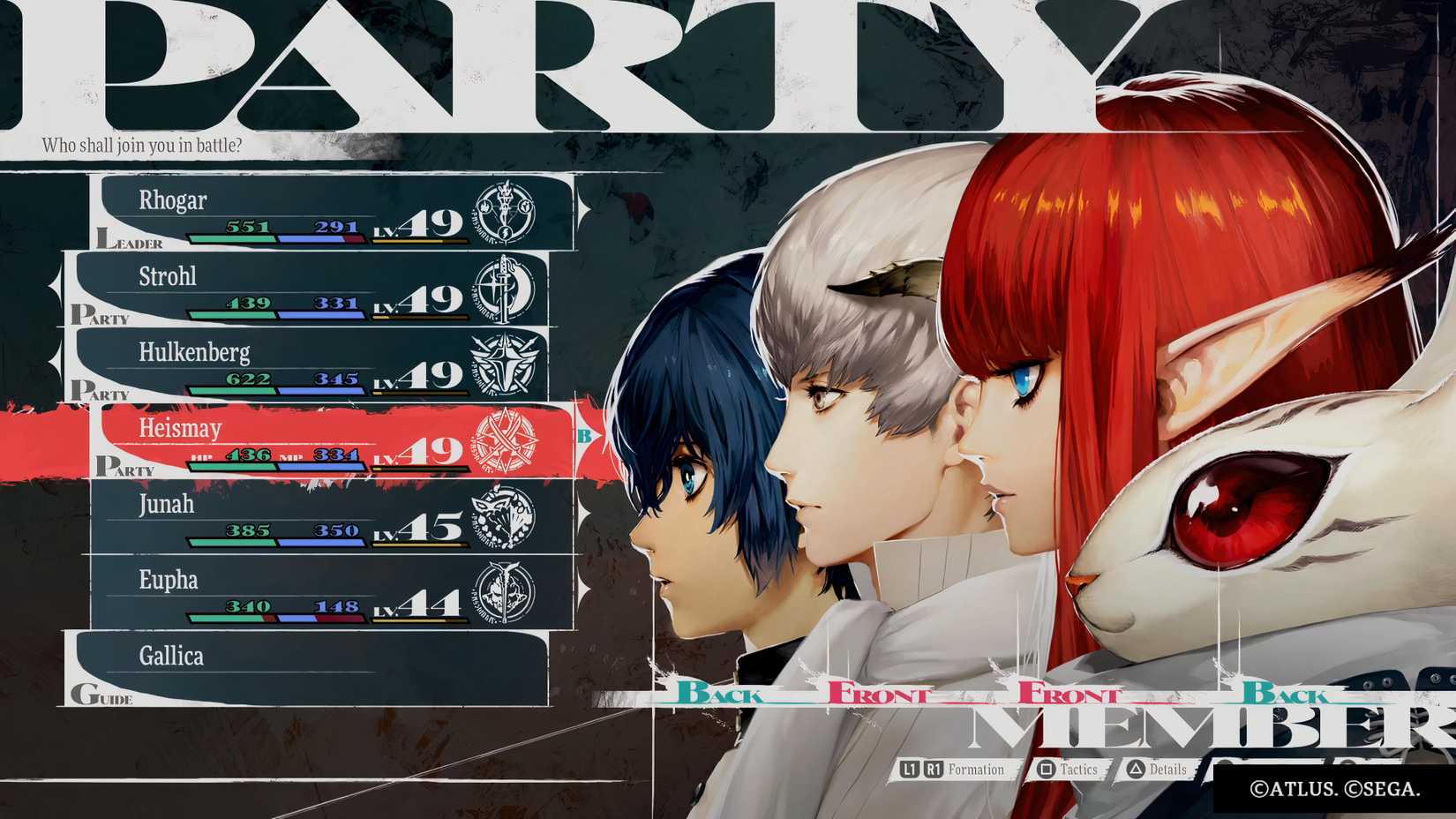This screenshot has height=819, width=1456.
Task: Open Details for the selected member
Action: click(1167, 770)
